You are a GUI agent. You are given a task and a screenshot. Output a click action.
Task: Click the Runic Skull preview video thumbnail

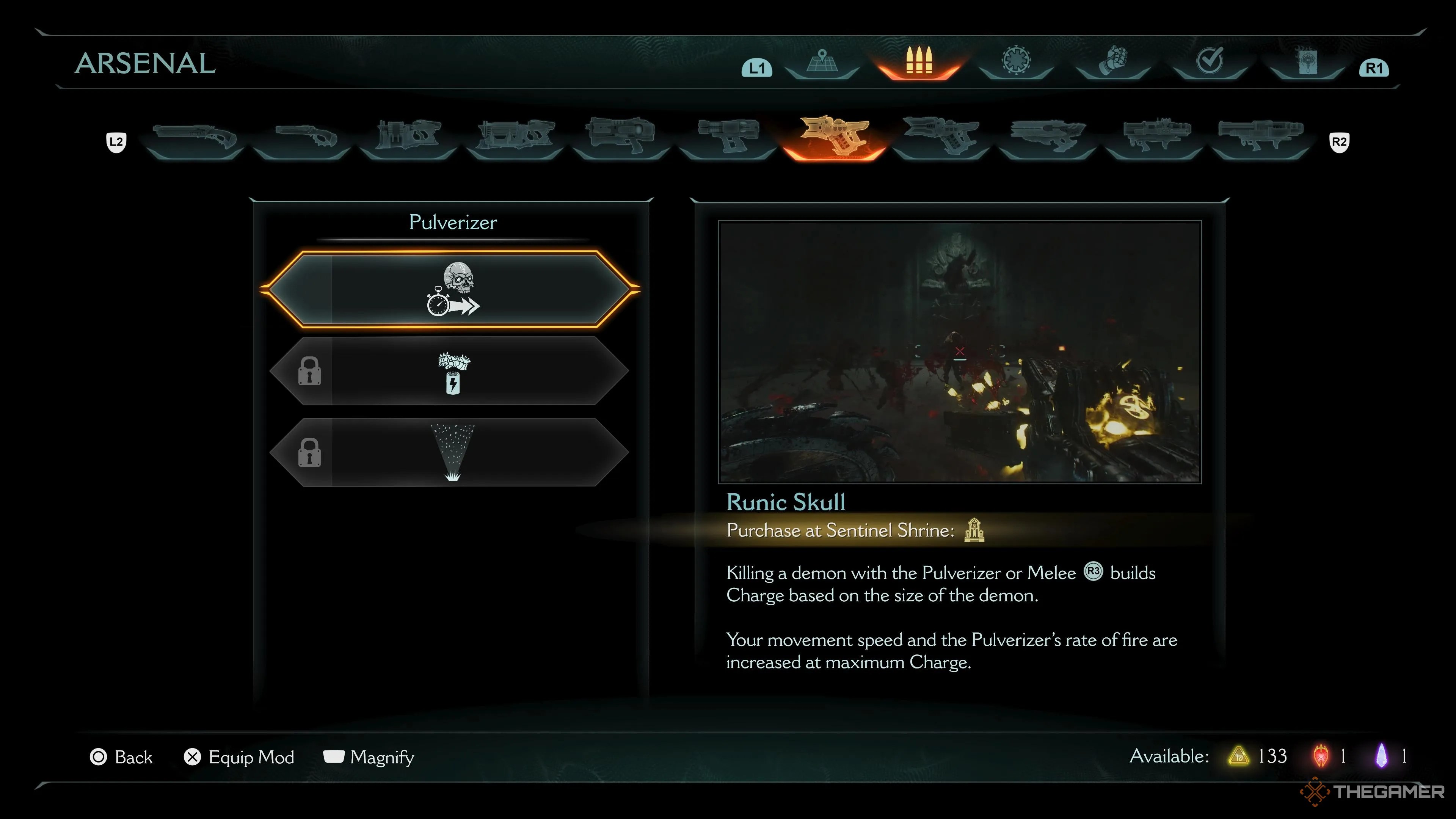click(959, 351)
